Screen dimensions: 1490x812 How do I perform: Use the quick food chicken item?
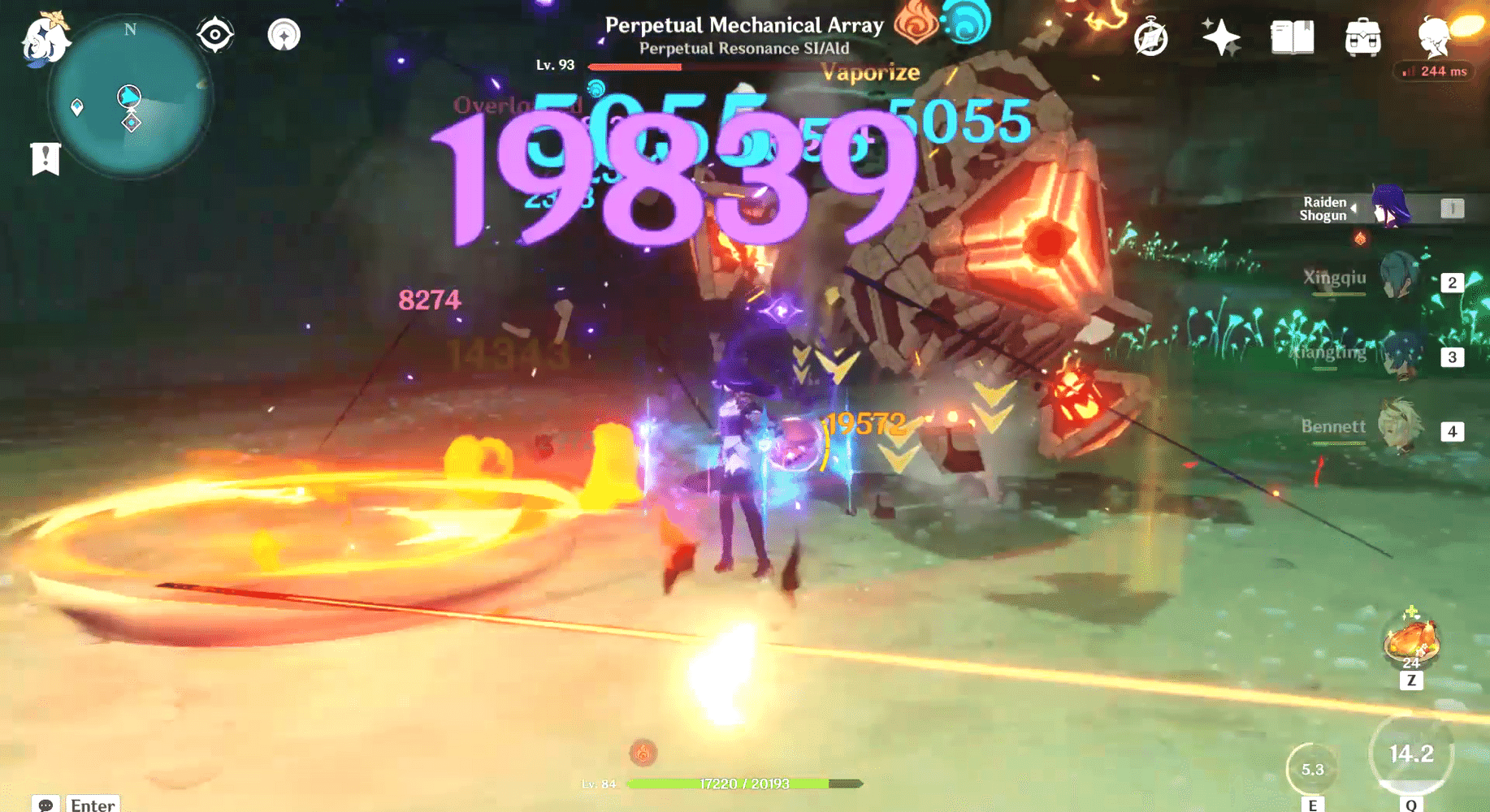(1411, 641)
